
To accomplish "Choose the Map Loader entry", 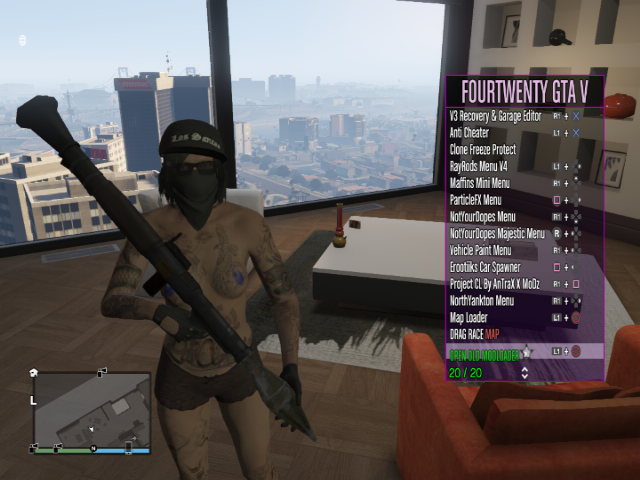I will coord(471,318).
